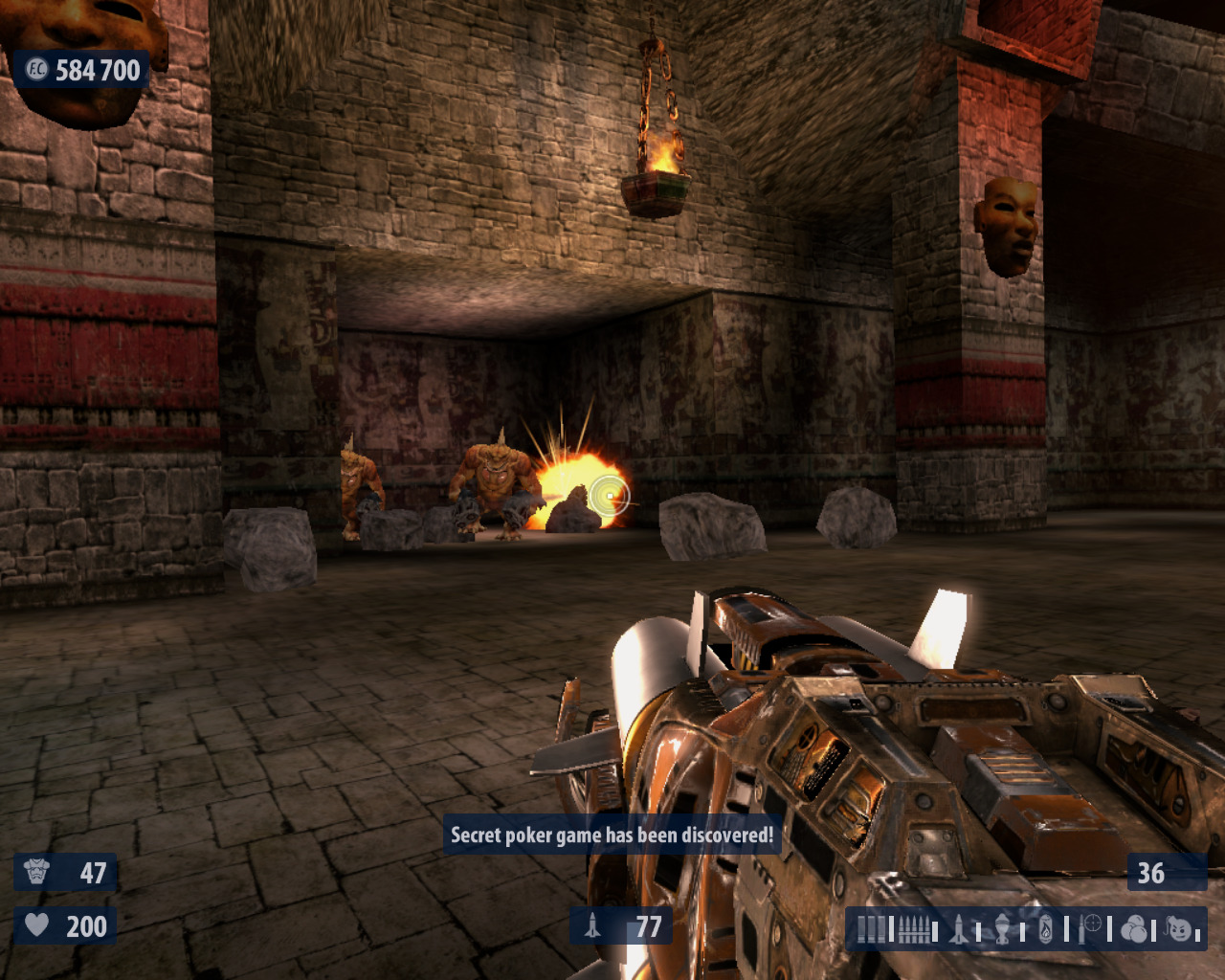The image size is (1225, 980).
Task: Click the Serious Bomb face icon
Action: coord(1179,928)
